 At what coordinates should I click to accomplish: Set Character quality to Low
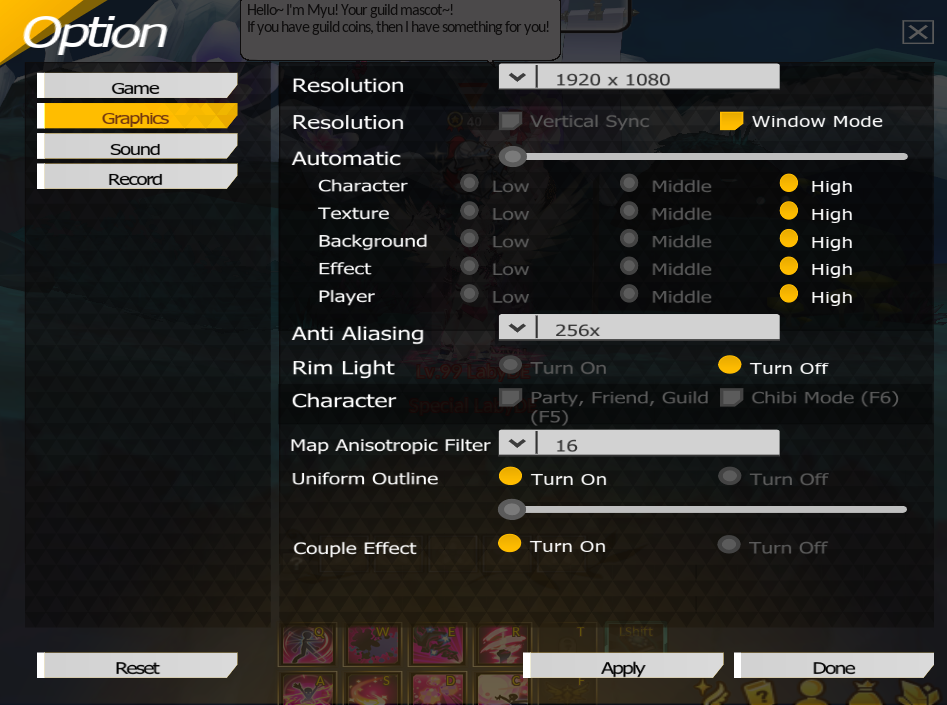tap(469, 185)
